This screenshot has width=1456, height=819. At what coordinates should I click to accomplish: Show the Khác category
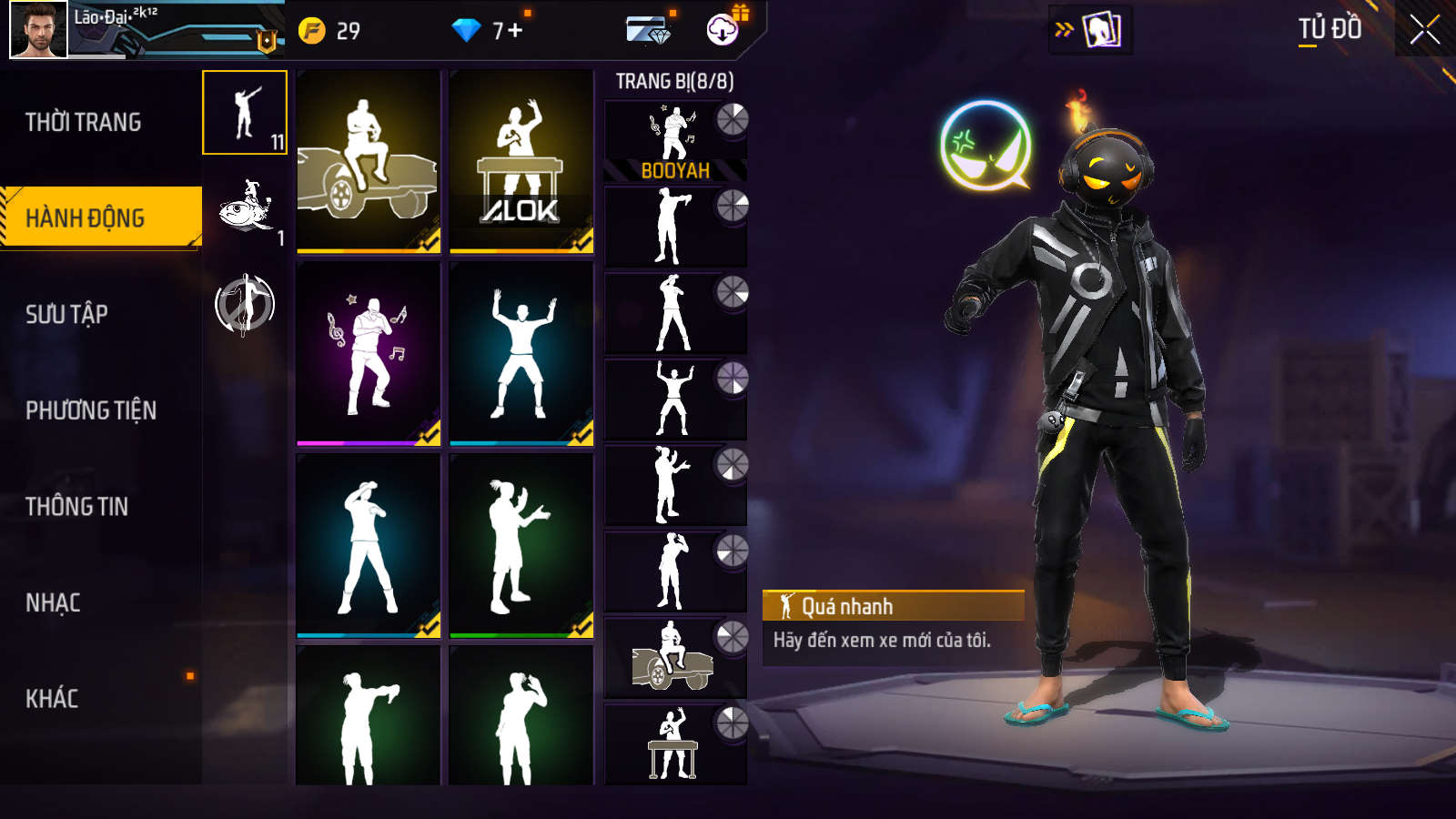point(52,698)
